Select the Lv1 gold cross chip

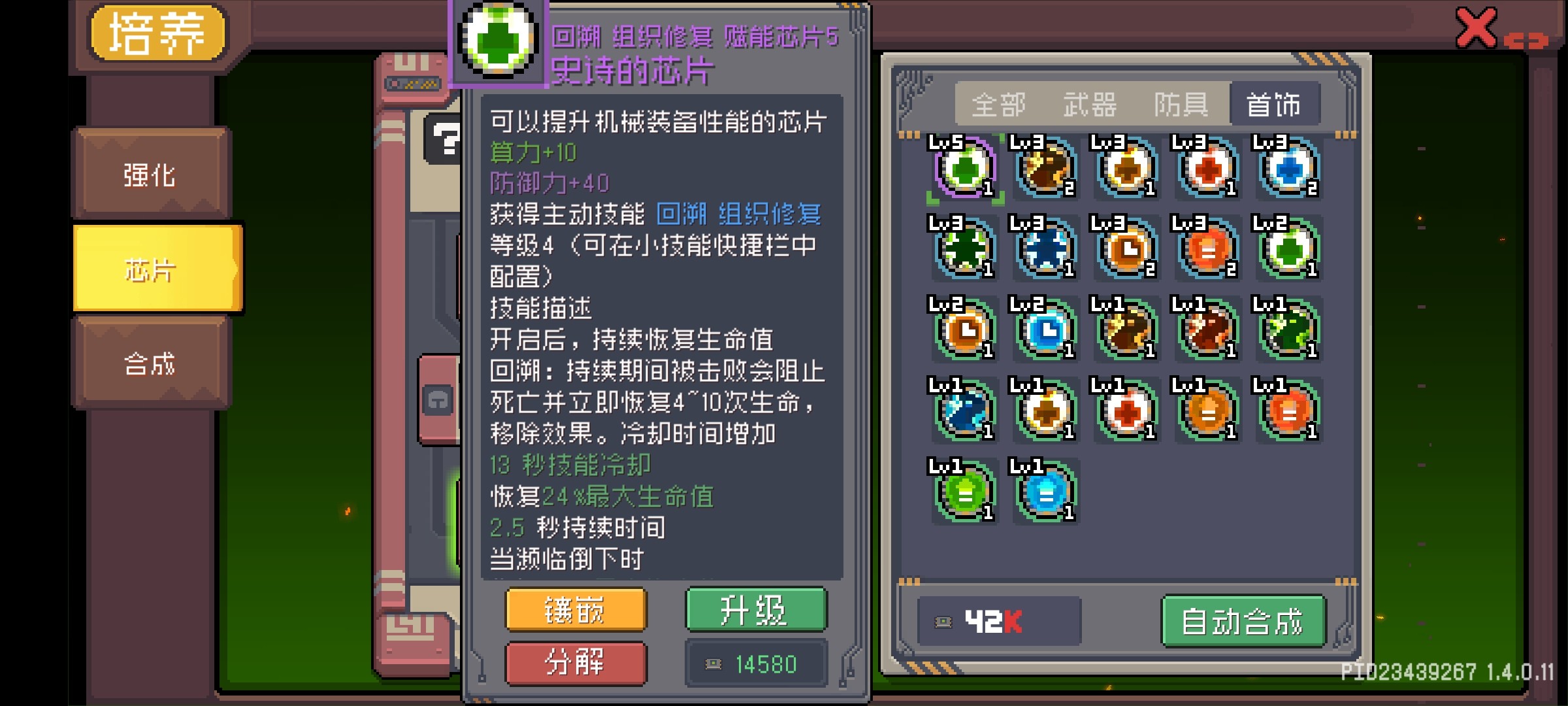tap(1045, 412)
